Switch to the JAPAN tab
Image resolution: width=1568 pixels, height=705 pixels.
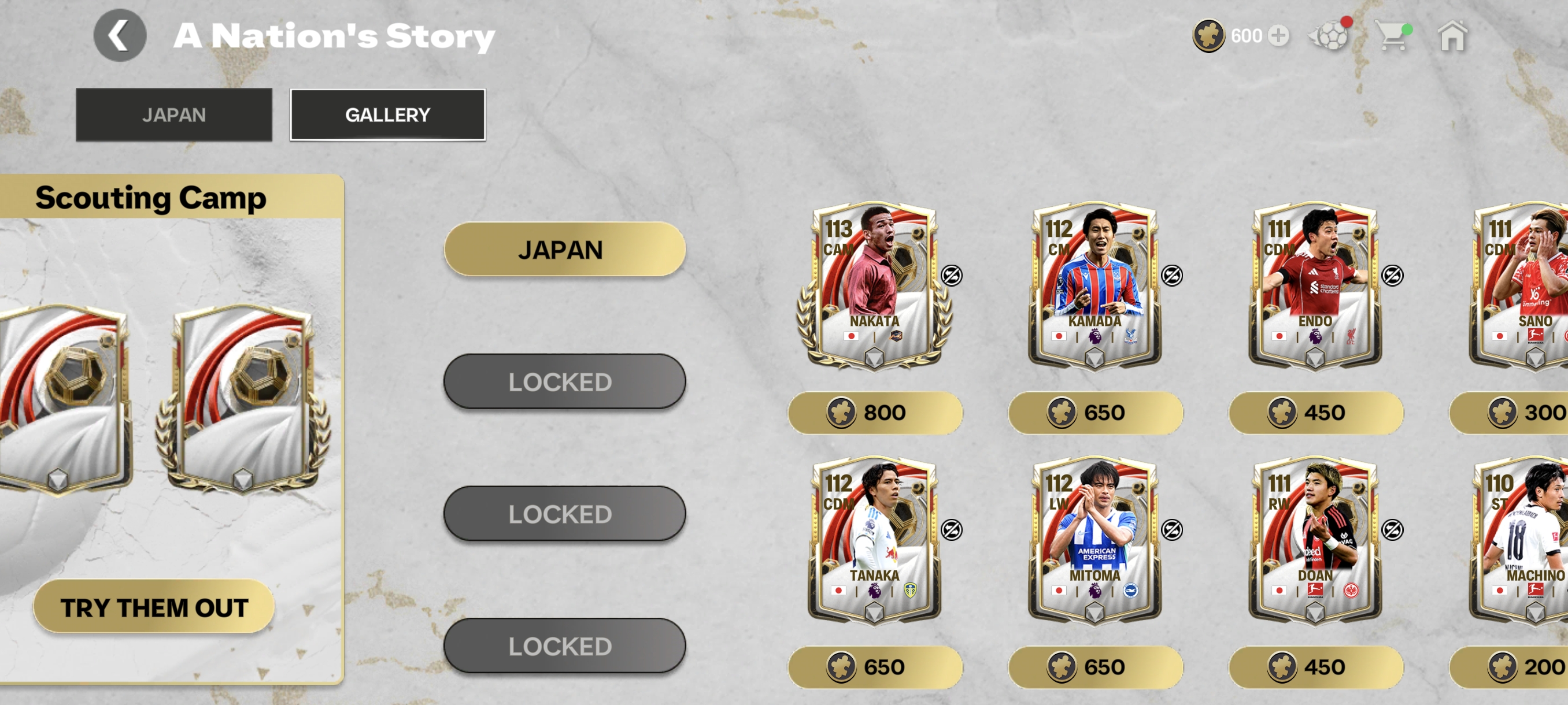pos(173,114)
